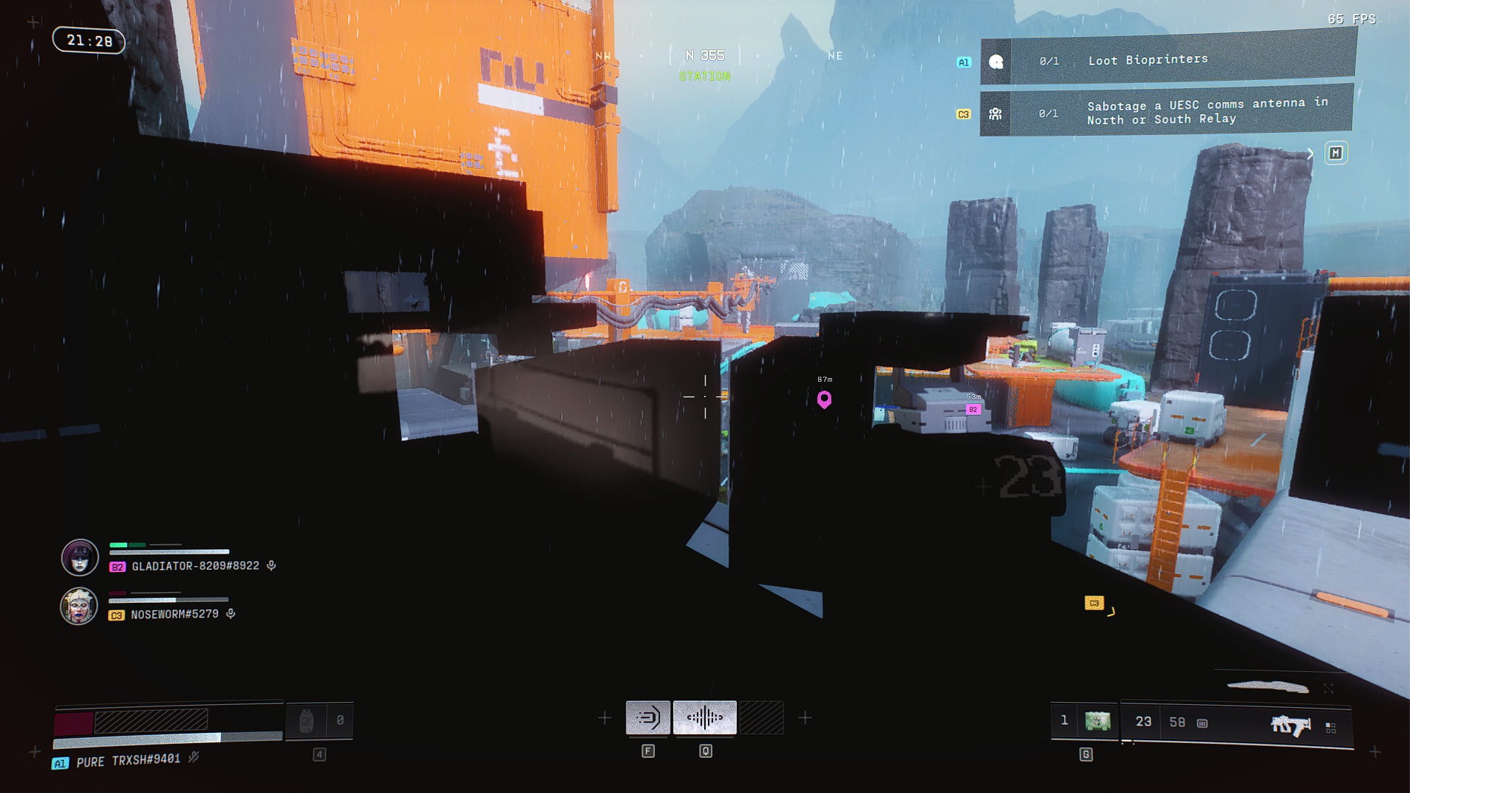The image size is (1512, 793).
Task: Activate the arrow dash ability icon
Action: tap(648, 717)
